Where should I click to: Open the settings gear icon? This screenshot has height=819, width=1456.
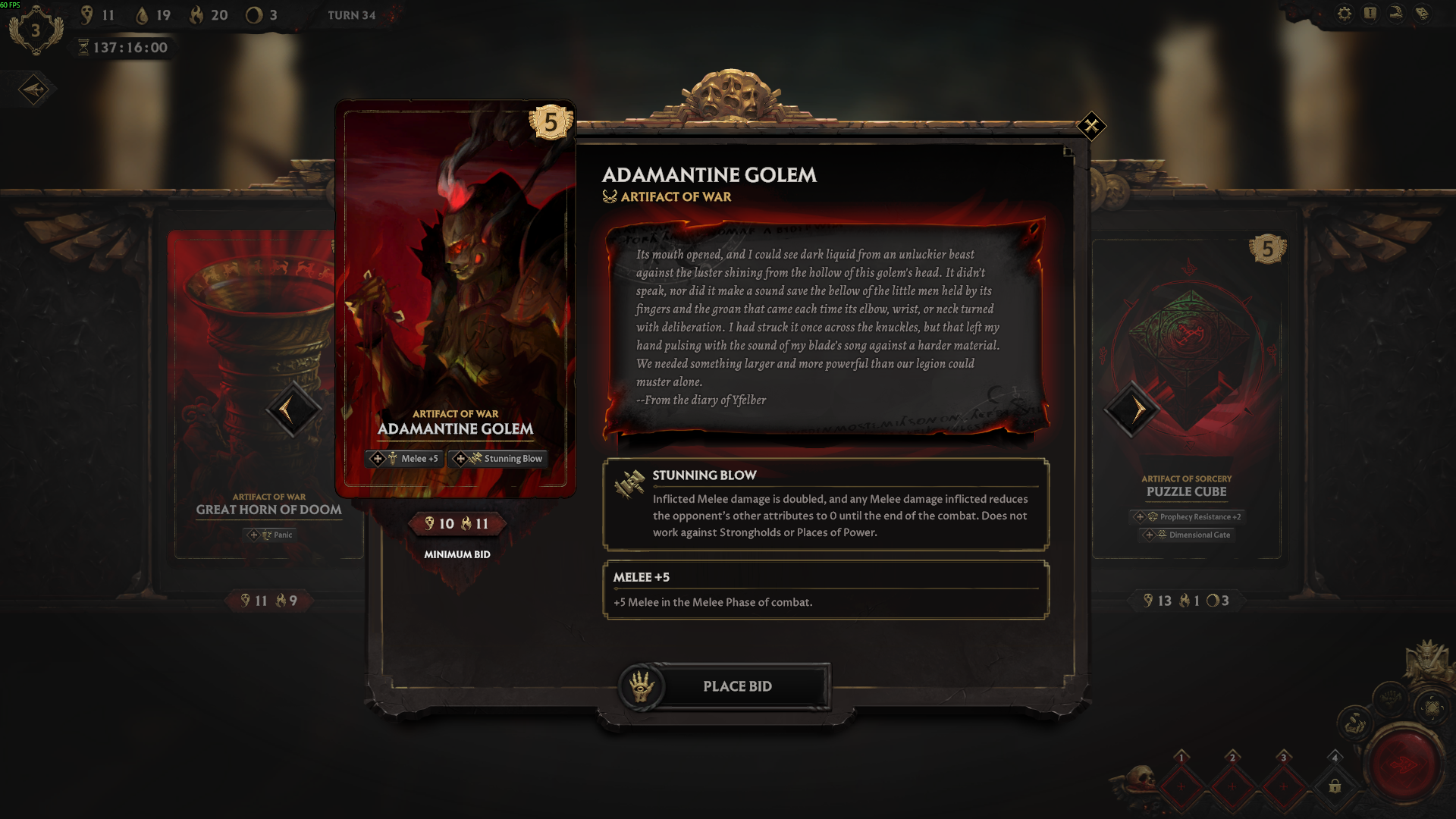1345,14
